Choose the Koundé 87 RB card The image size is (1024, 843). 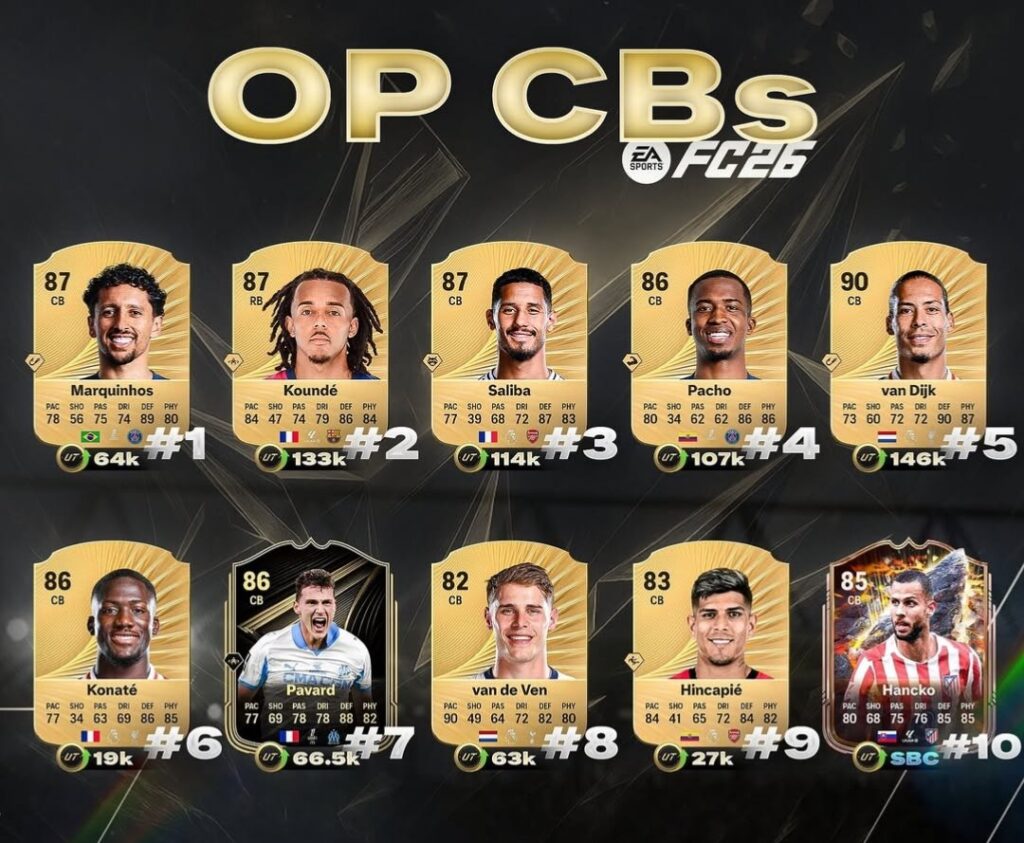[x=310, y=343]
